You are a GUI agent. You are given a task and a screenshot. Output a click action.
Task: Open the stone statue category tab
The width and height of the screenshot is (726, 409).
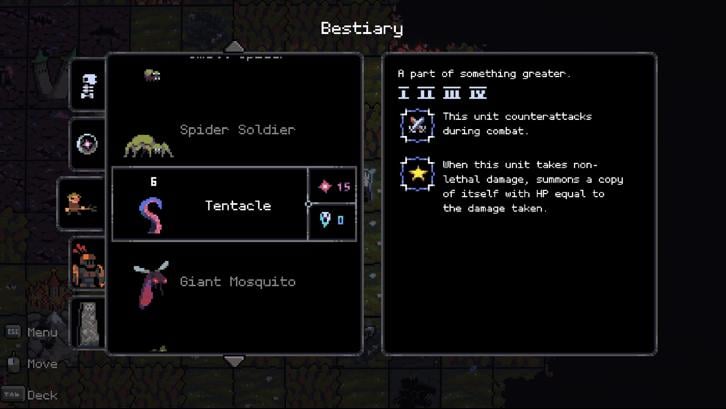[x=91, y=322]
